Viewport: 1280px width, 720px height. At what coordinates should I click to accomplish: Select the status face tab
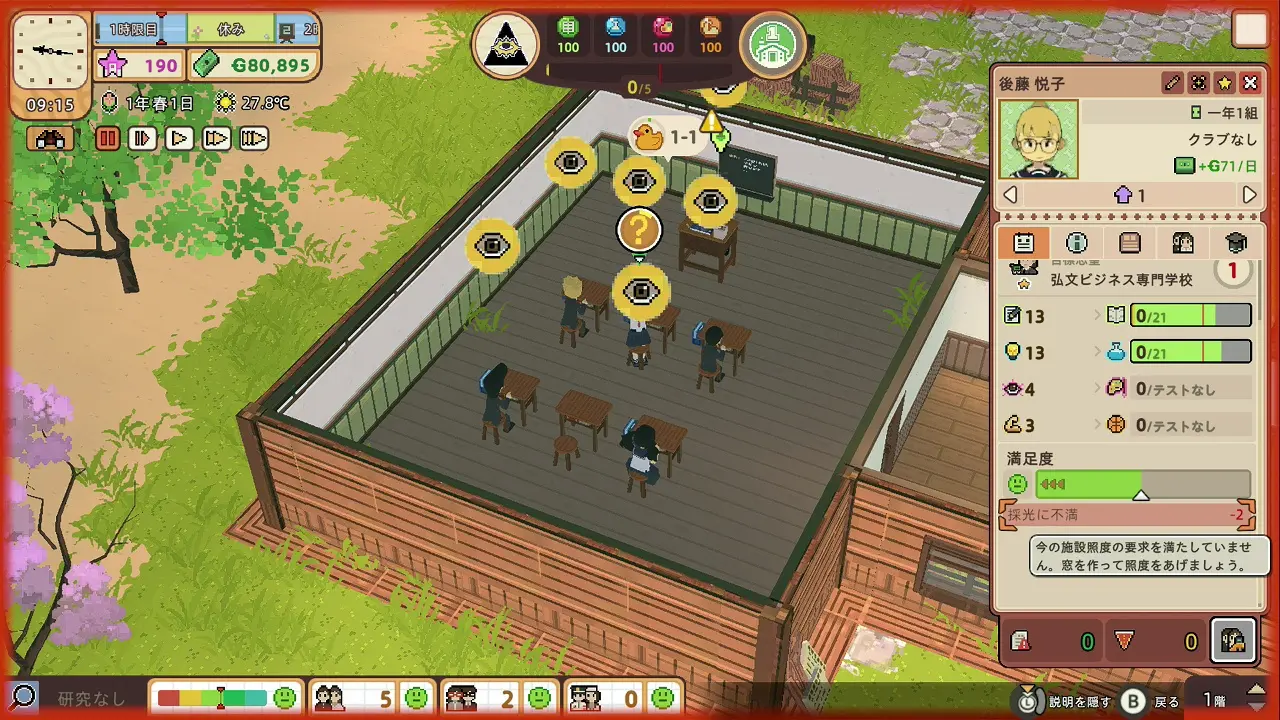[x=1024, y=243]
